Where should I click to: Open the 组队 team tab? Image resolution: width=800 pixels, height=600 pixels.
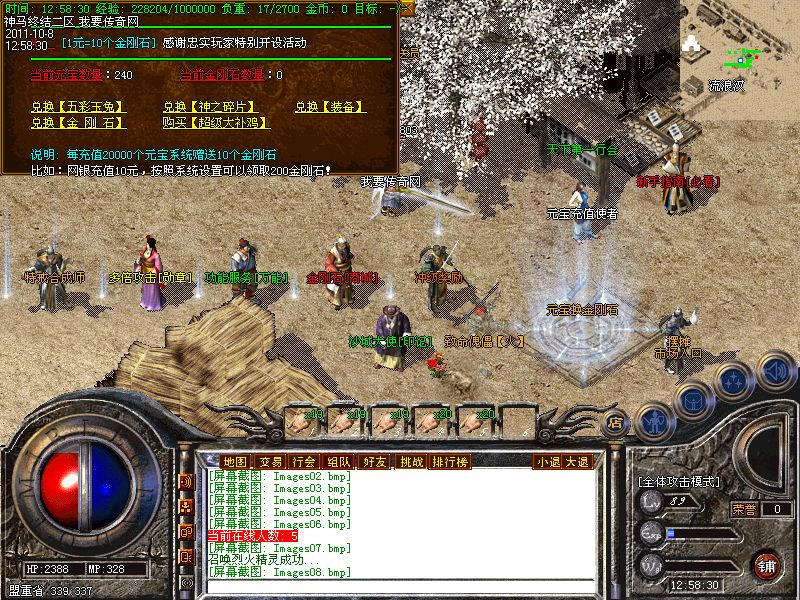338,461
